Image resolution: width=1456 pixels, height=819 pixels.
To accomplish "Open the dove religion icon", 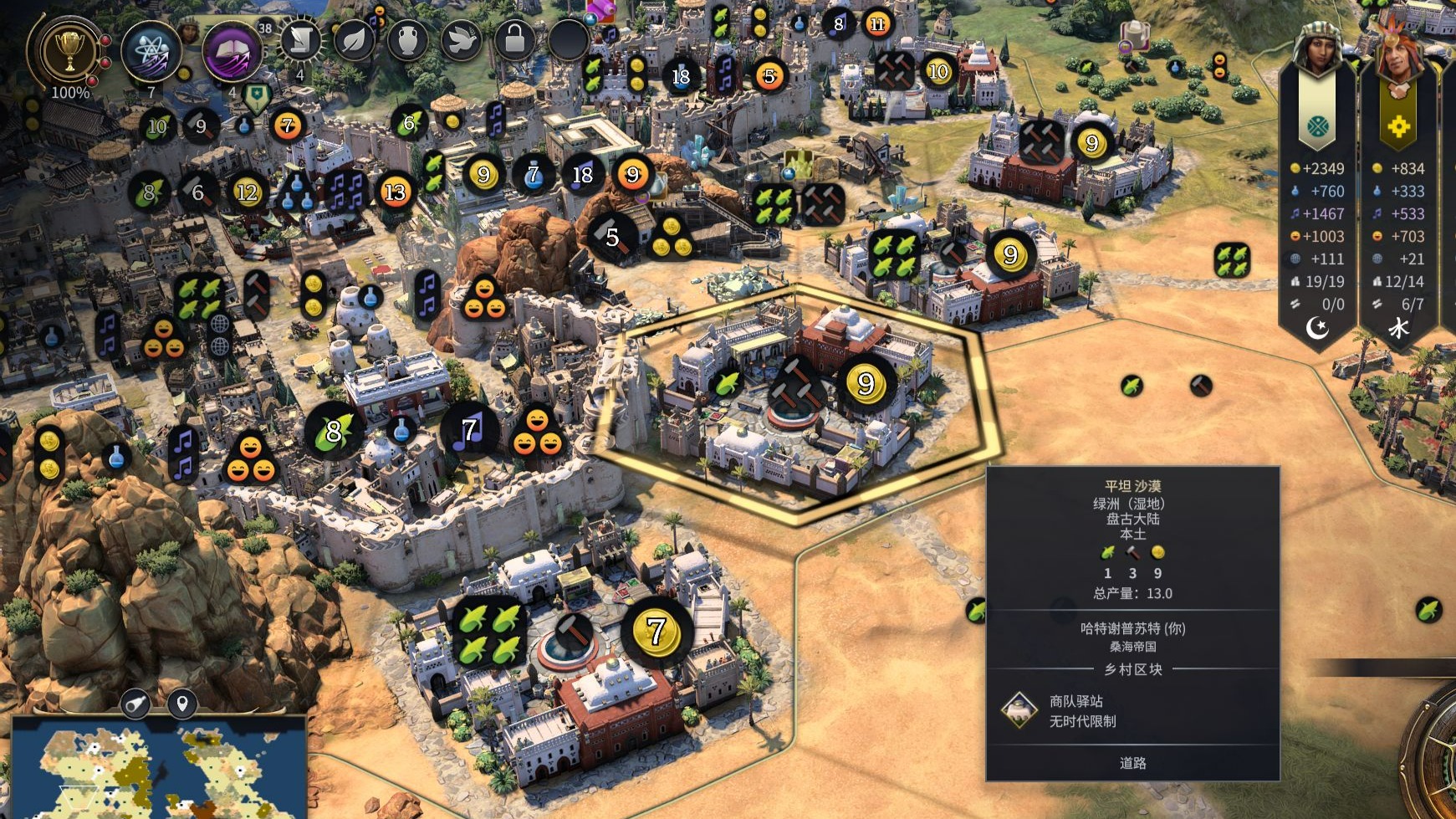I will tap(461, 40).
